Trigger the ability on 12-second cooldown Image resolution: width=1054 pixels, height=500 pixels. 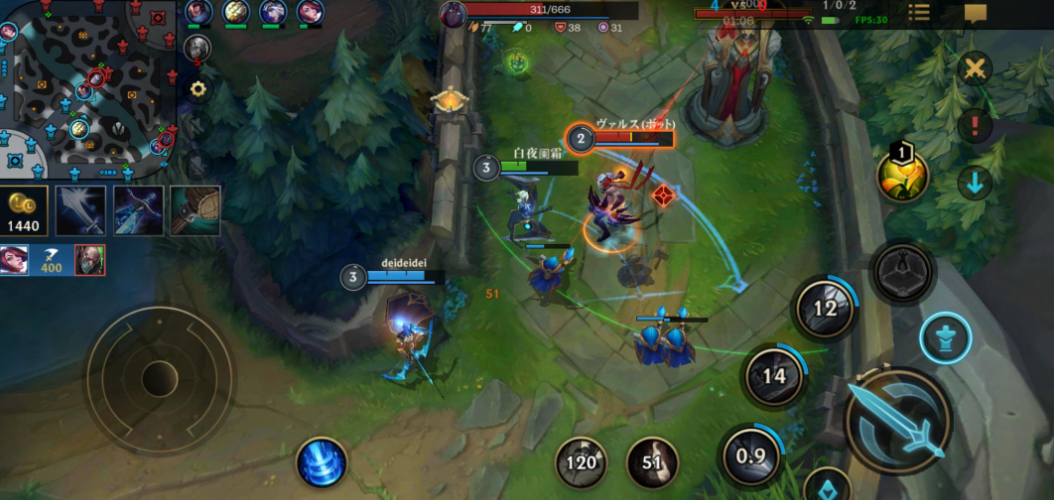point(825,308)
